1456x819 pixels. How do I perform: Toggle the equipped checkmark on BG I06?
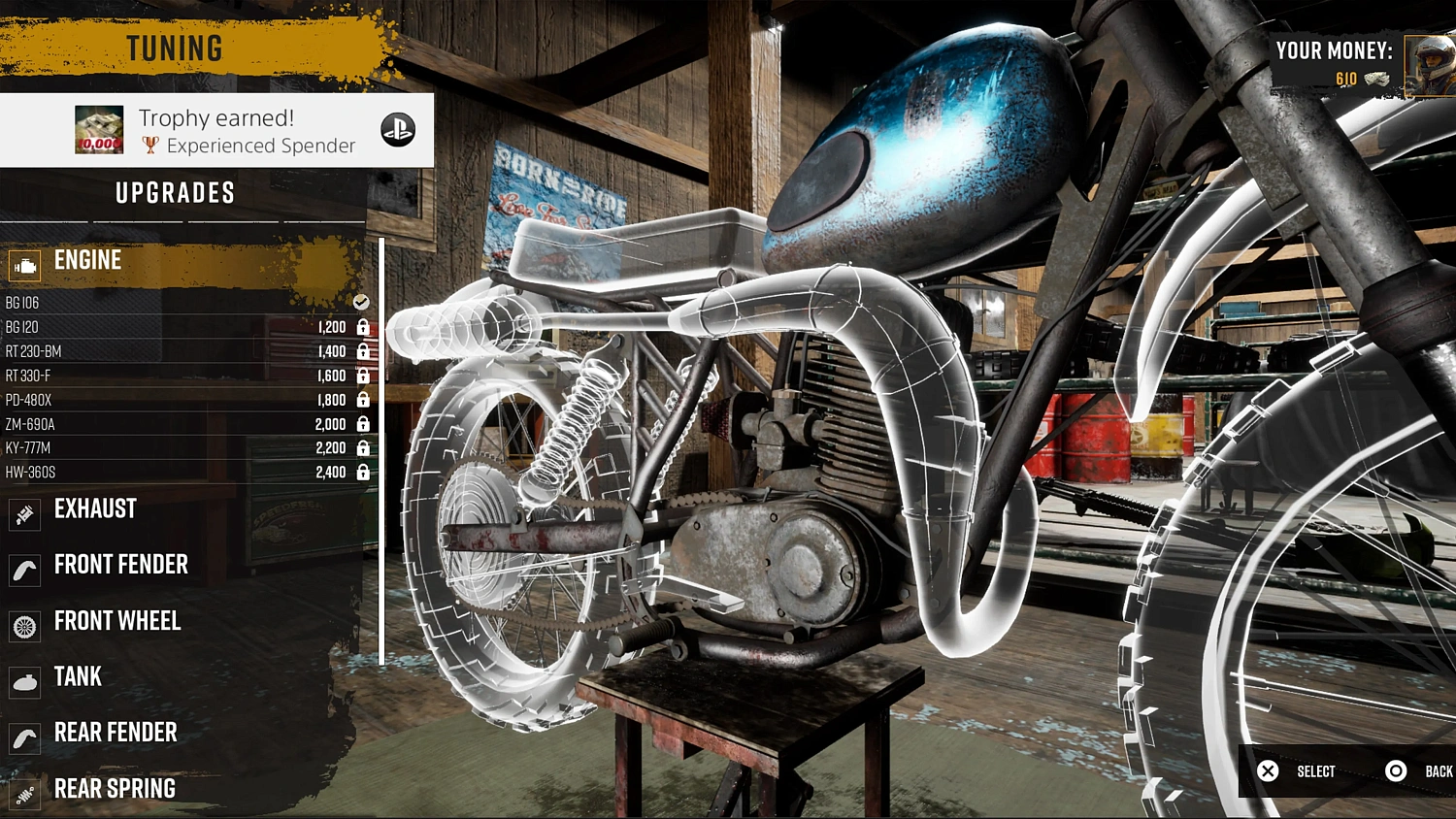point(360,302)
